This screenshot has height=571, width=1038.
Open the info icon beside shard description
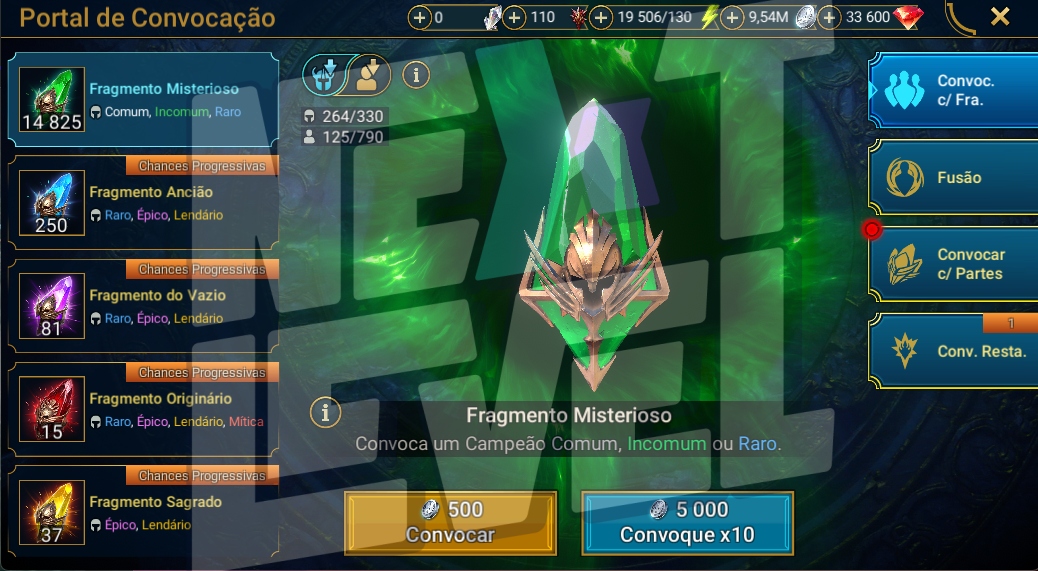click(325, 411)
